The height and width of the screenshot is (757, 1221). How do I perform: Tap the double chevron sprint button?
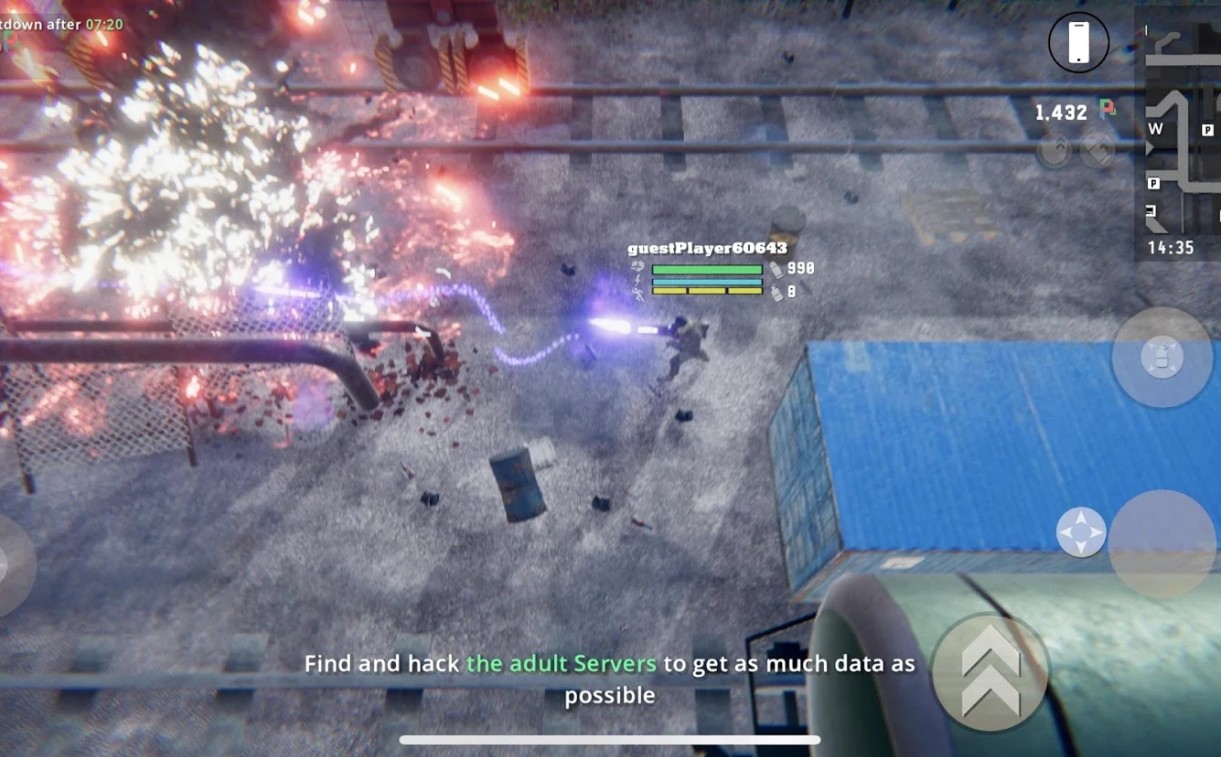tap(990, 671)
